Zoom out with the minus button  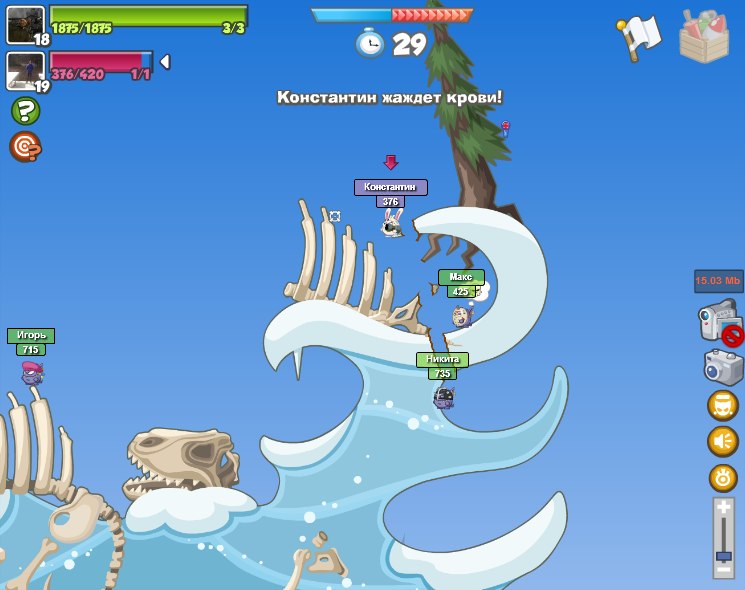724,570
